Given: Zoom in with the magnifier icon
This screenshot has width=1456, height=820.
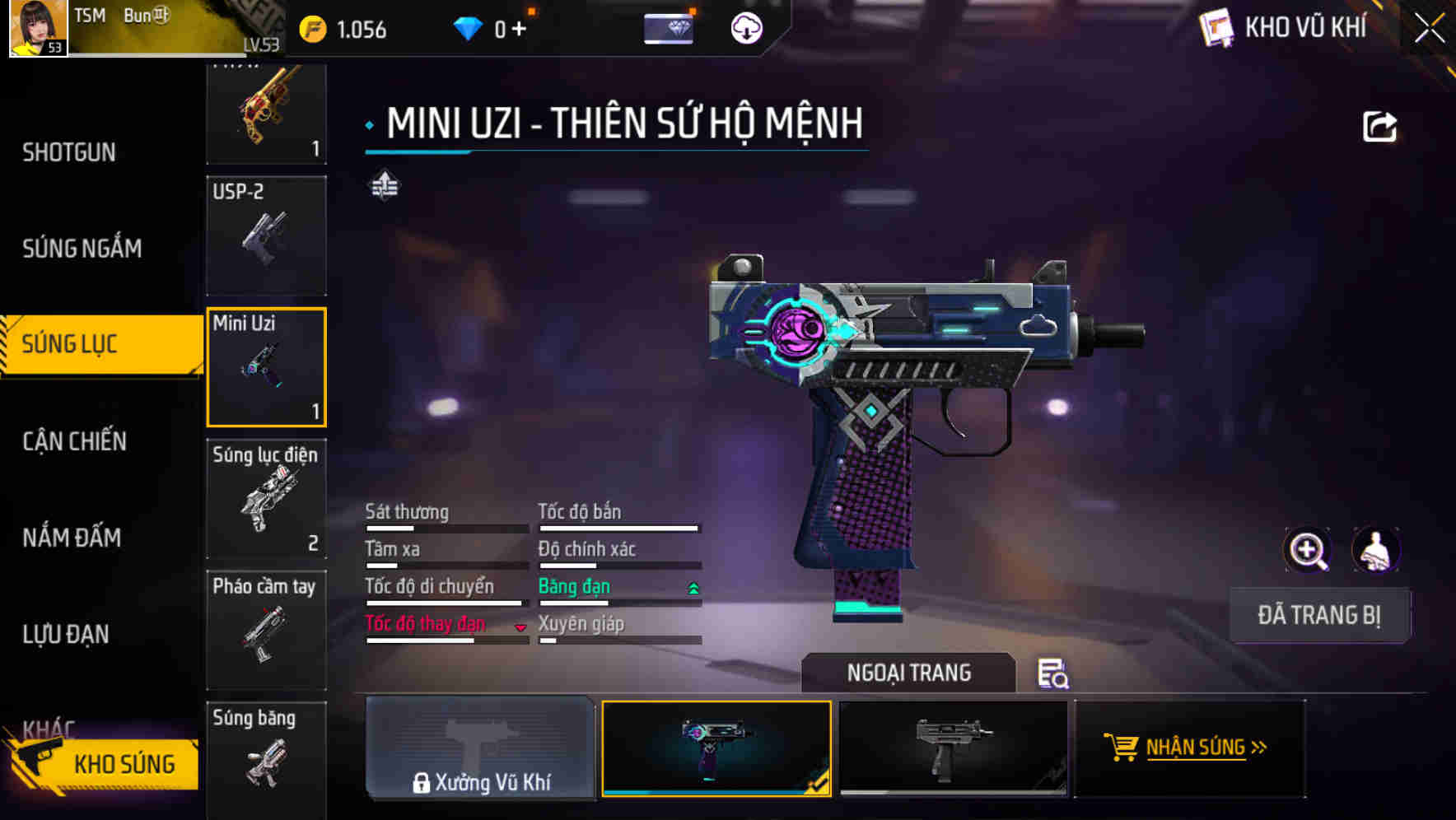Looking at the screenshot, I should pos(1308,550).
